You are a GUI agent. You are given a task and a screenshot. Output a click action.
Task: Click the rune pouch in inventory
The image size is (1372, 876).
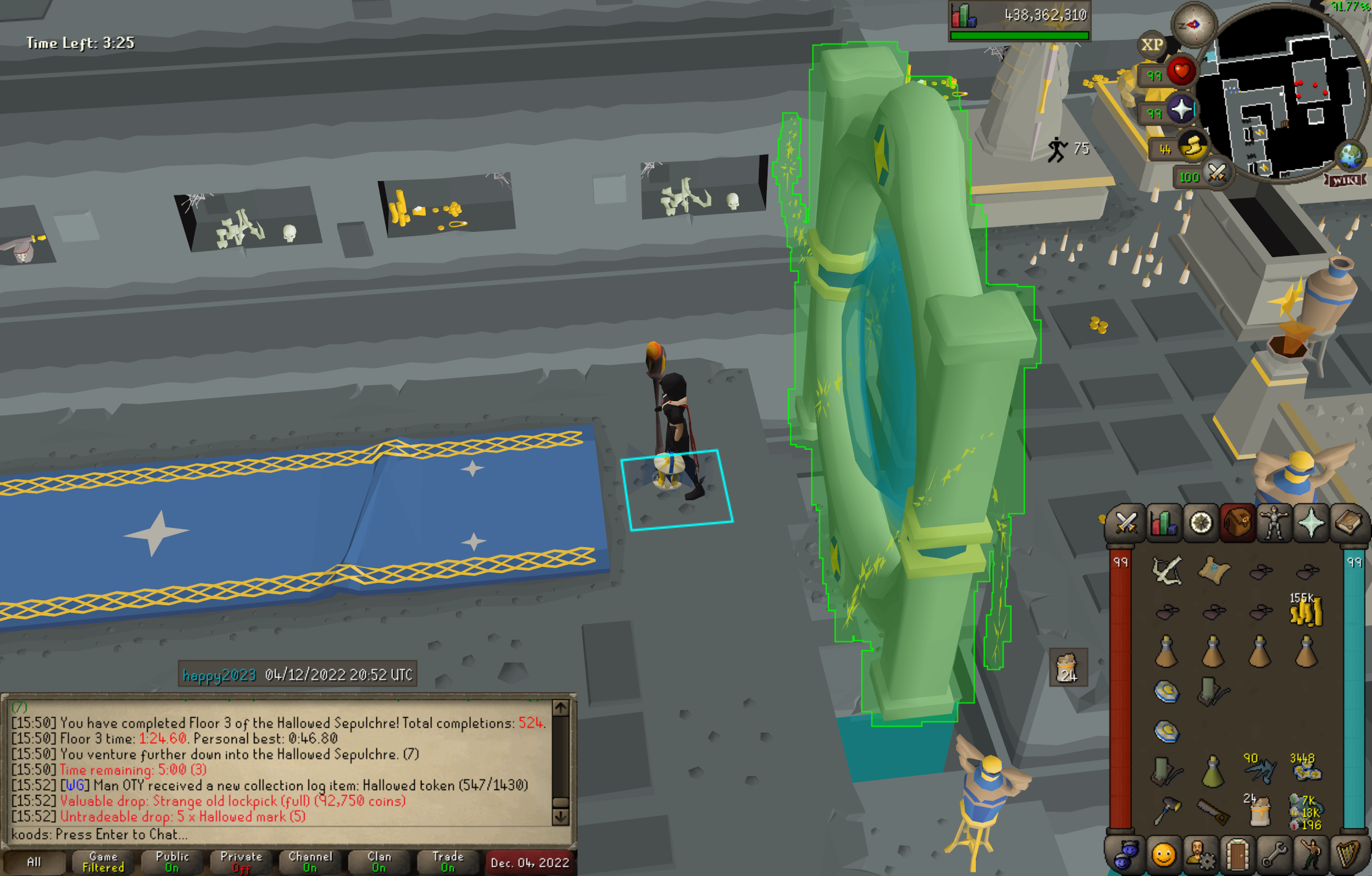(1305, 812)
